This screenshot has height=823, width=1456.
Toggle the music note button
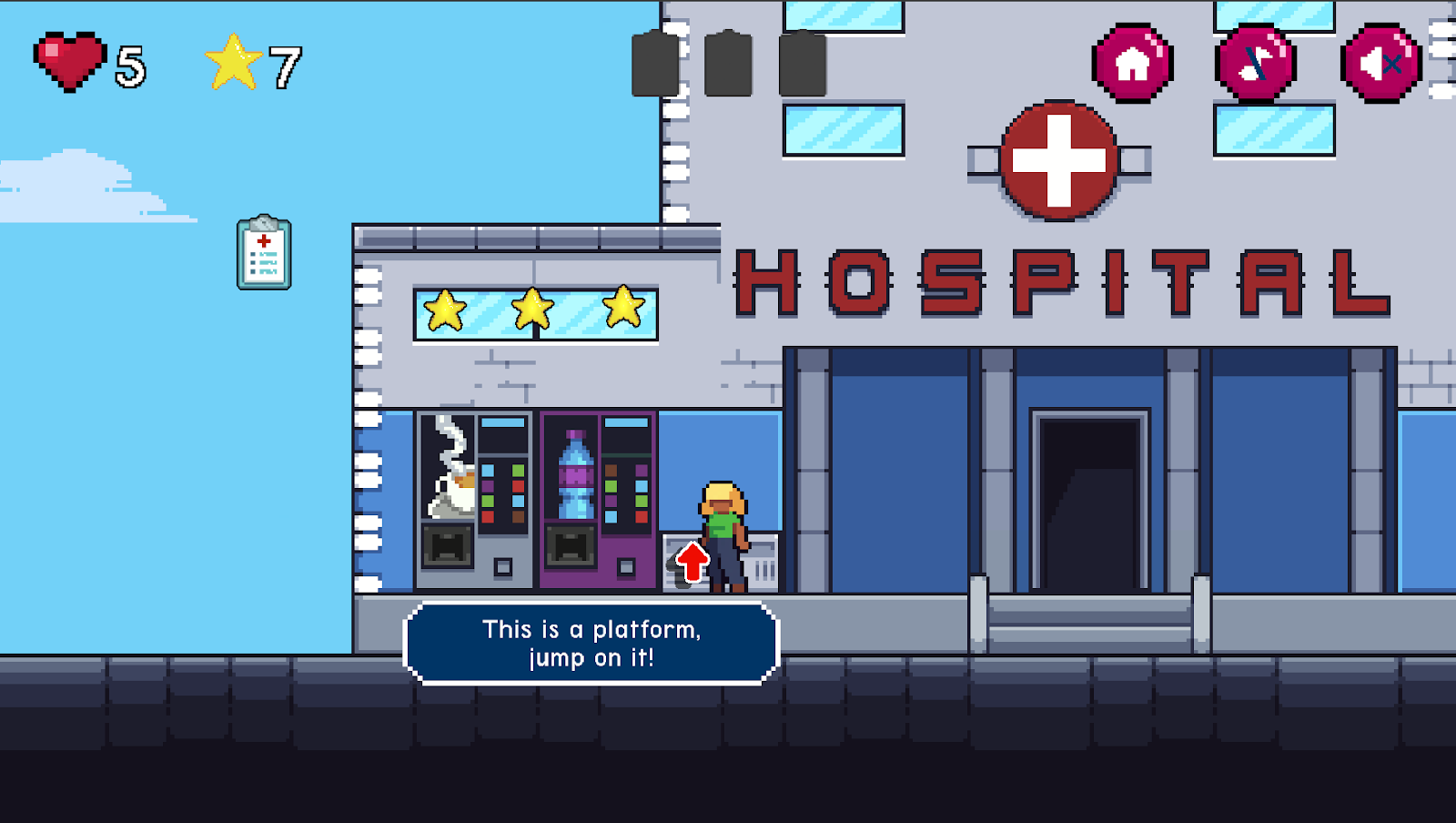point(1256,64)
